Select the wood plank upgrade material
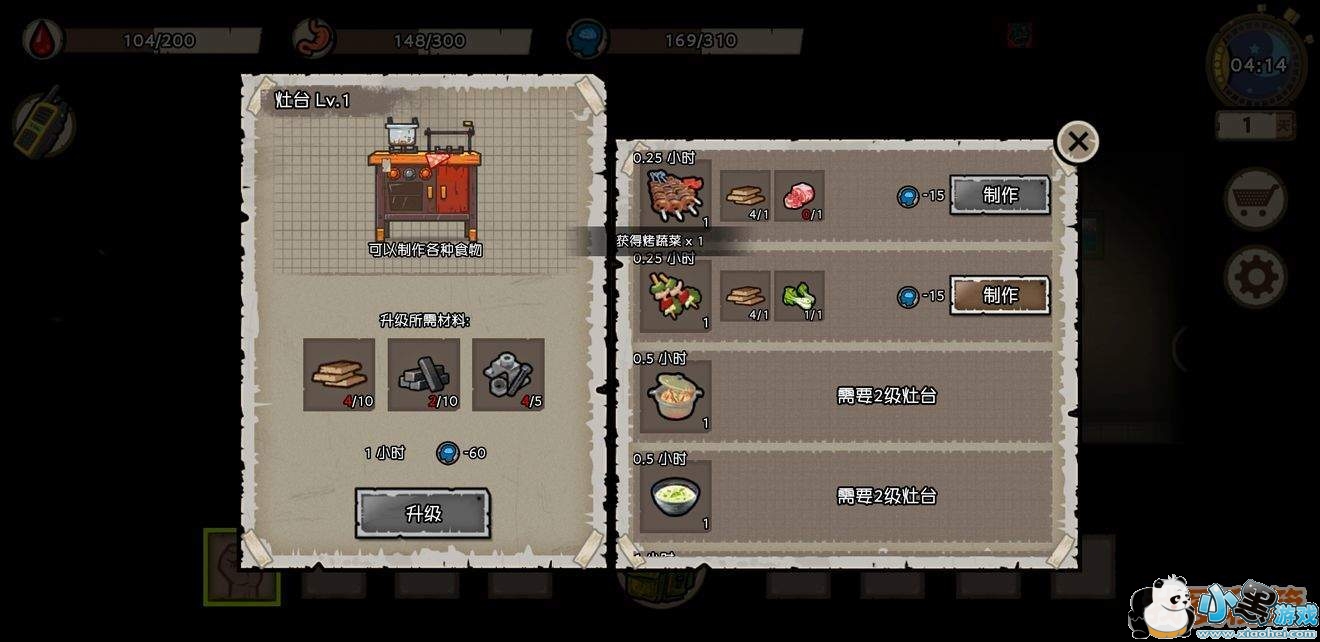The image size is (1320, 642). (339, 374)
